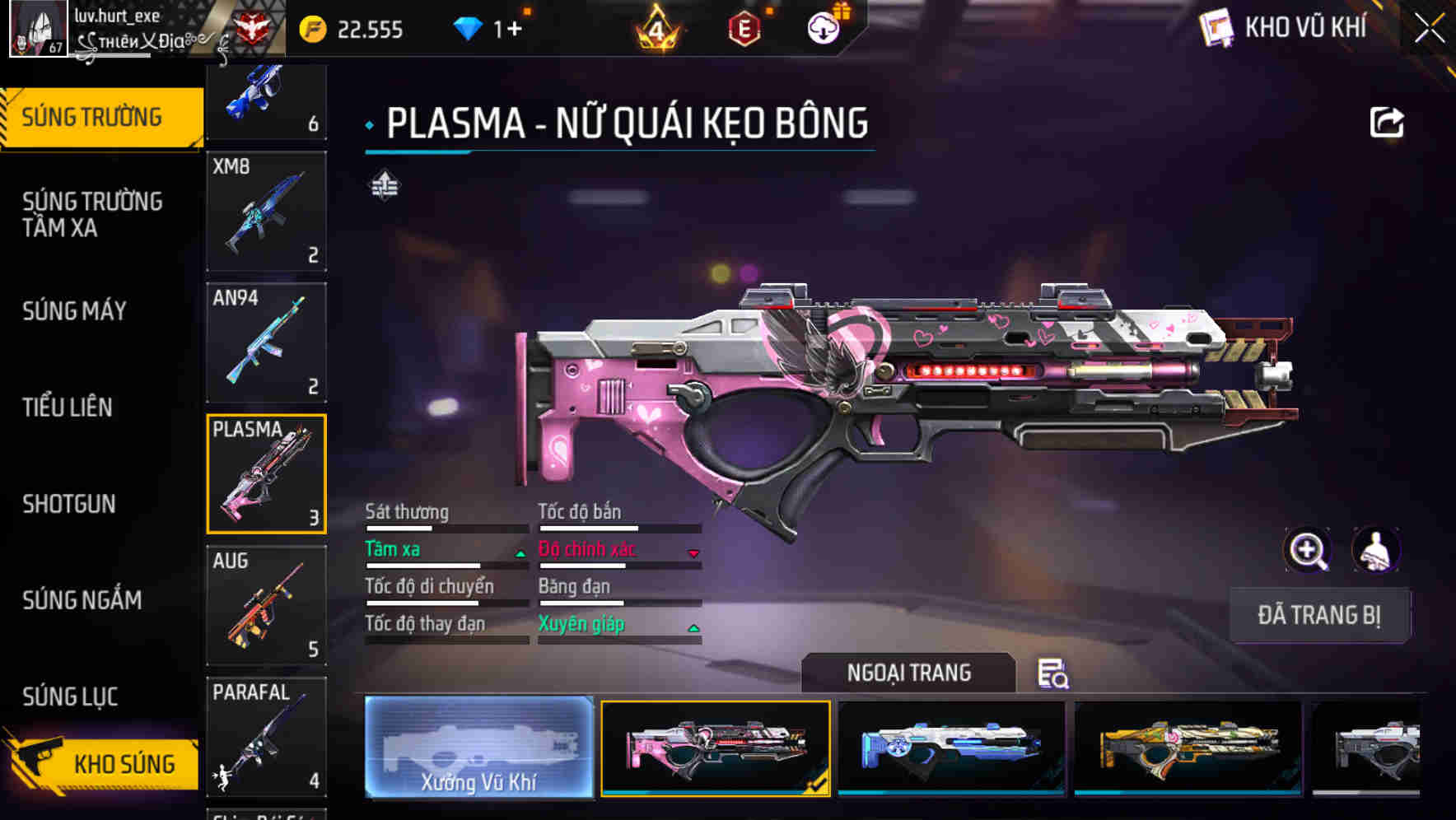The width and height of the screenshot is (1456, 820).
Task: Switch to Súng Trường Tầm Xa category
Action: coord(92,214)
